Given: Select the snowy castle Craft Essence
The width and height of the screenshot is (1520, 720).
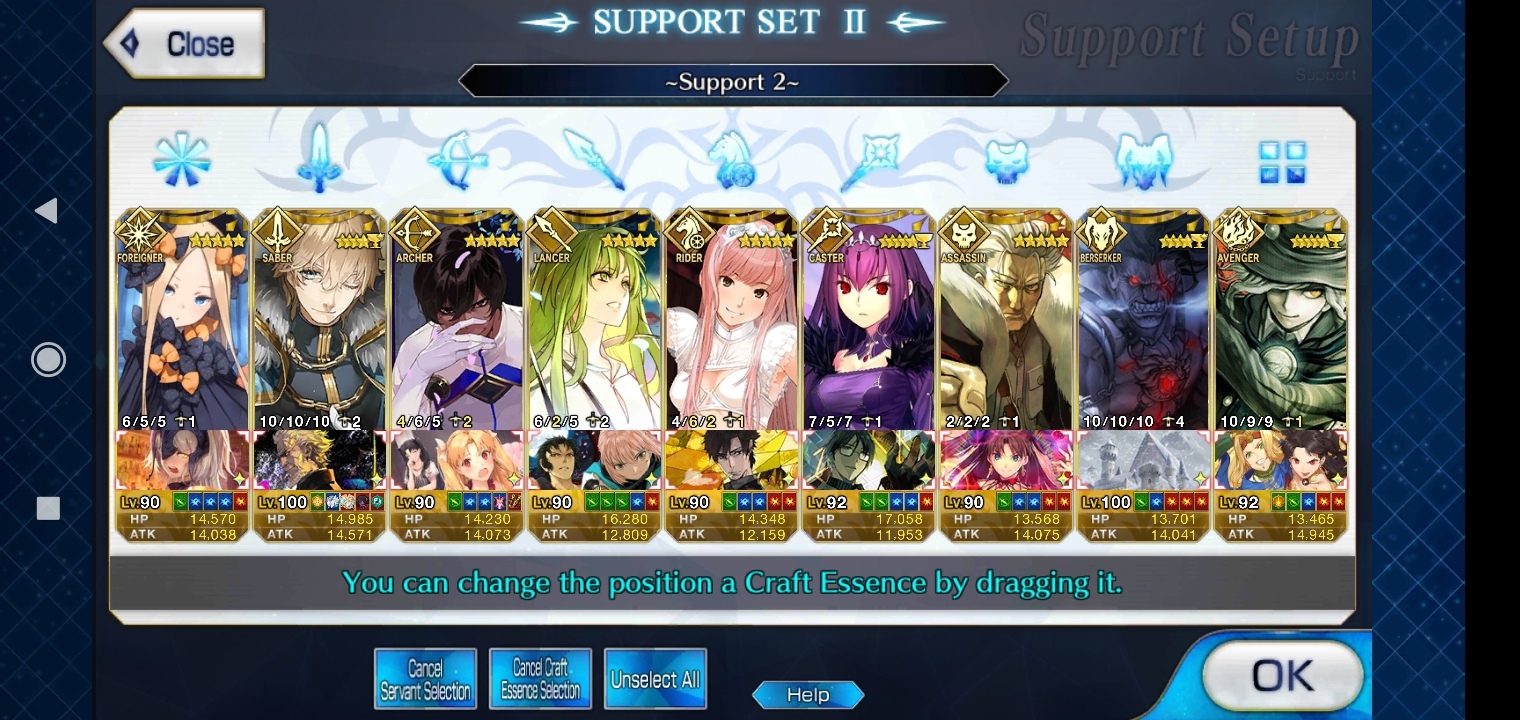Looking at the screenshot, I should point(1143,461).
